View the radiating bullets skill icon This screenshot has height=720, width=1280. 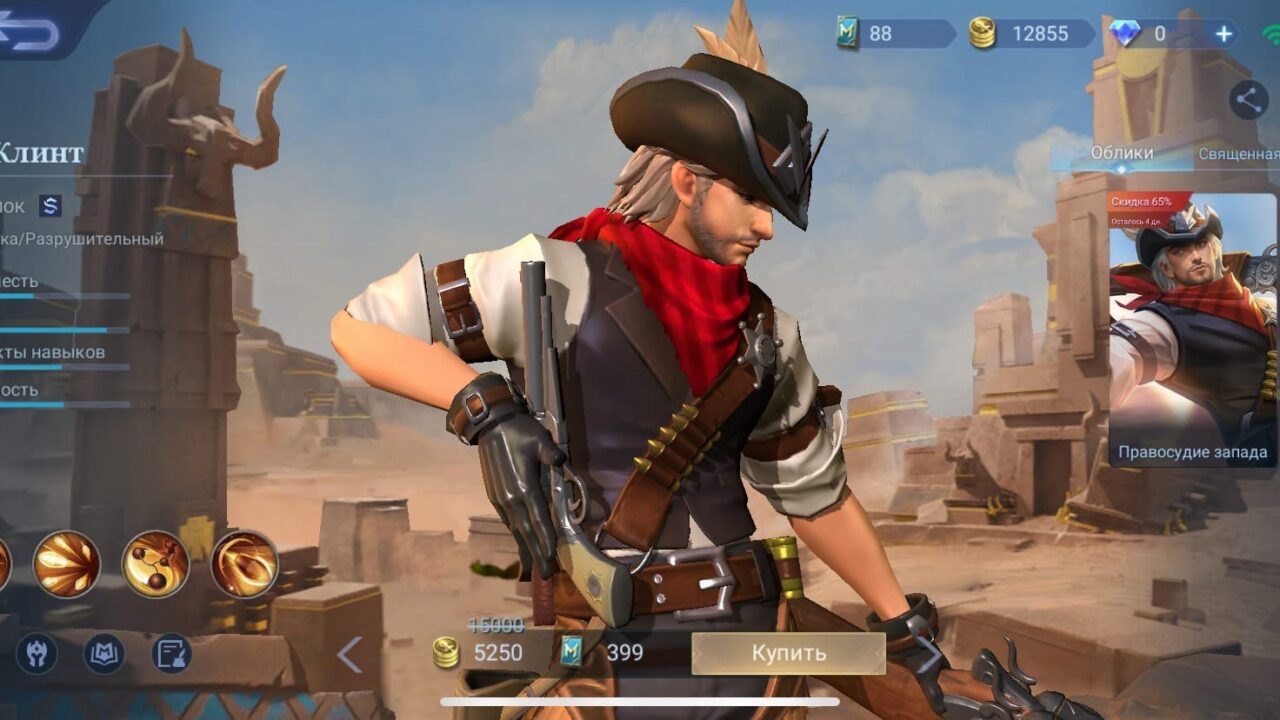(x=67, y=564)
